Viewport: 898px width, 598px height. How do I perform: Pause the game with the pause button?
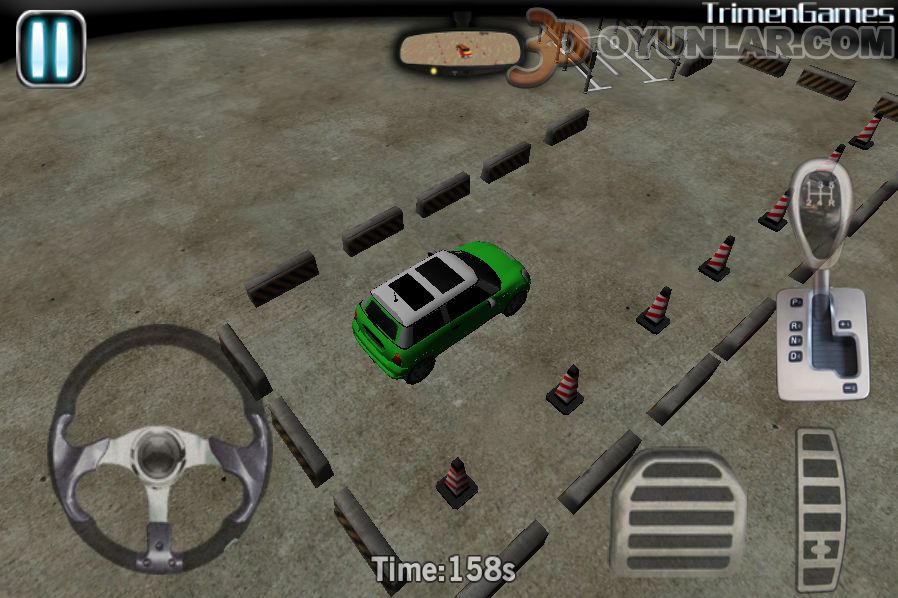(51, 46)
